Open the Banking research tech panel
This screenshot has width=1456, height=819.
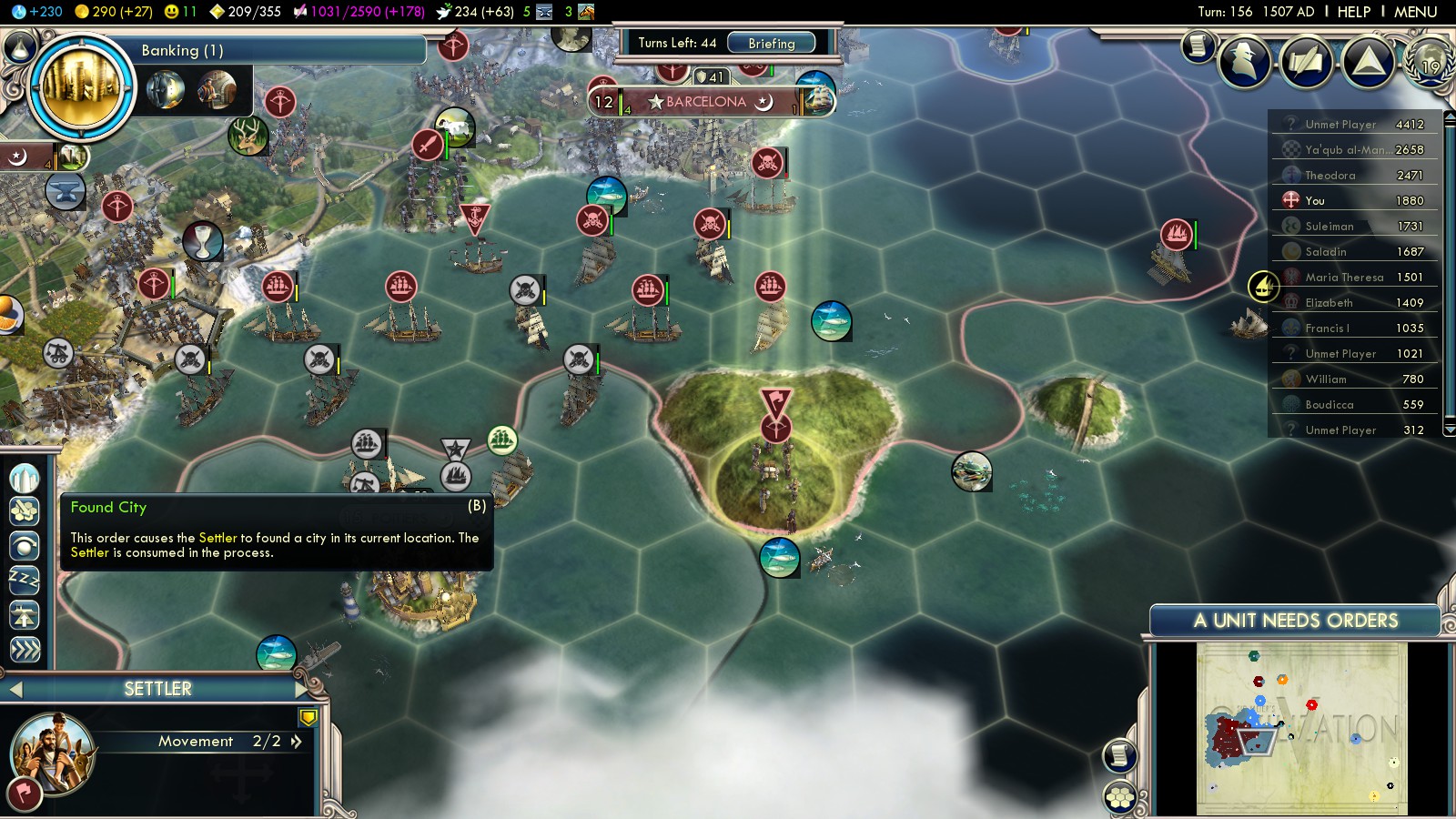(x=82, y=87)
